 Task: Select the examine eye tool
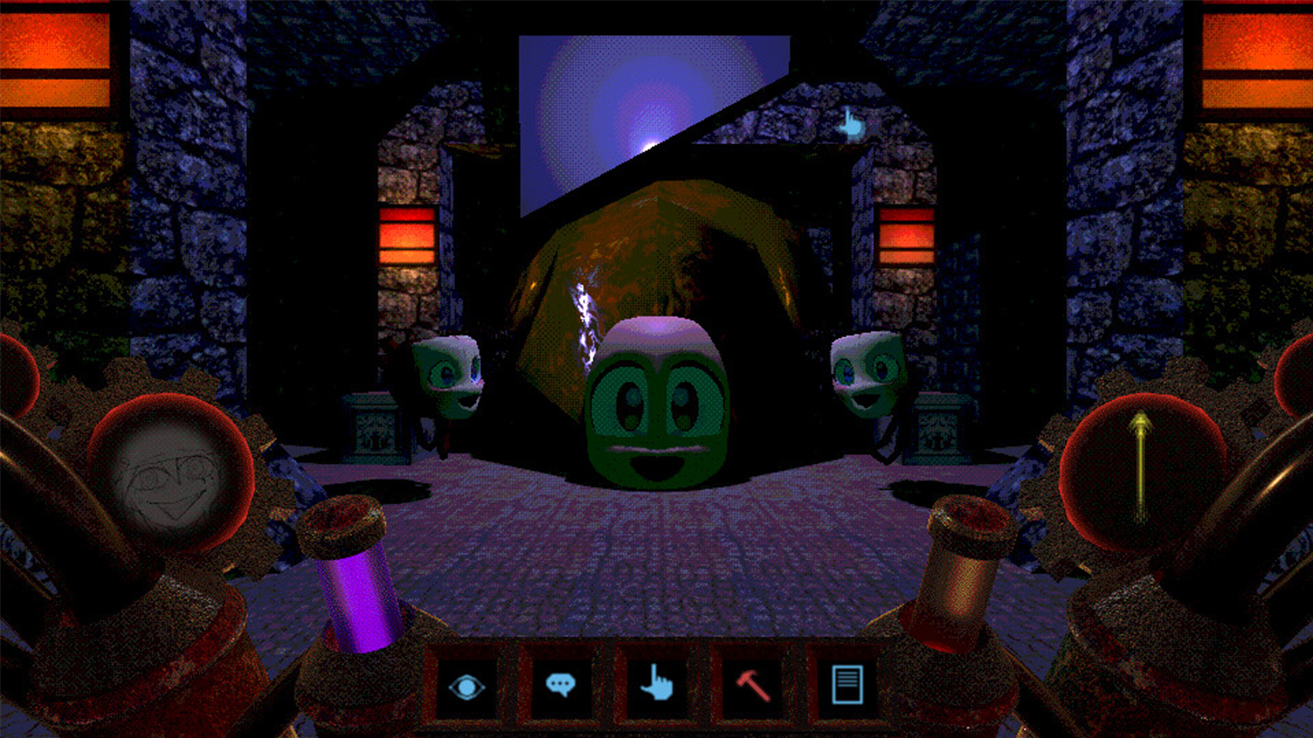click(x=469, y=686)
